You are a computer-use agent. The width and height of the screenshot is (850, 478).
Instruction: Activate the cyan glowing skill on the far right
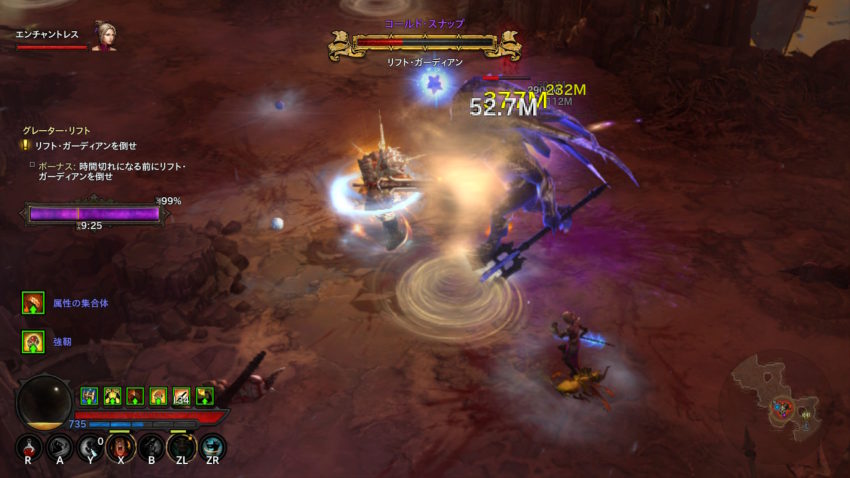[212, 448]
